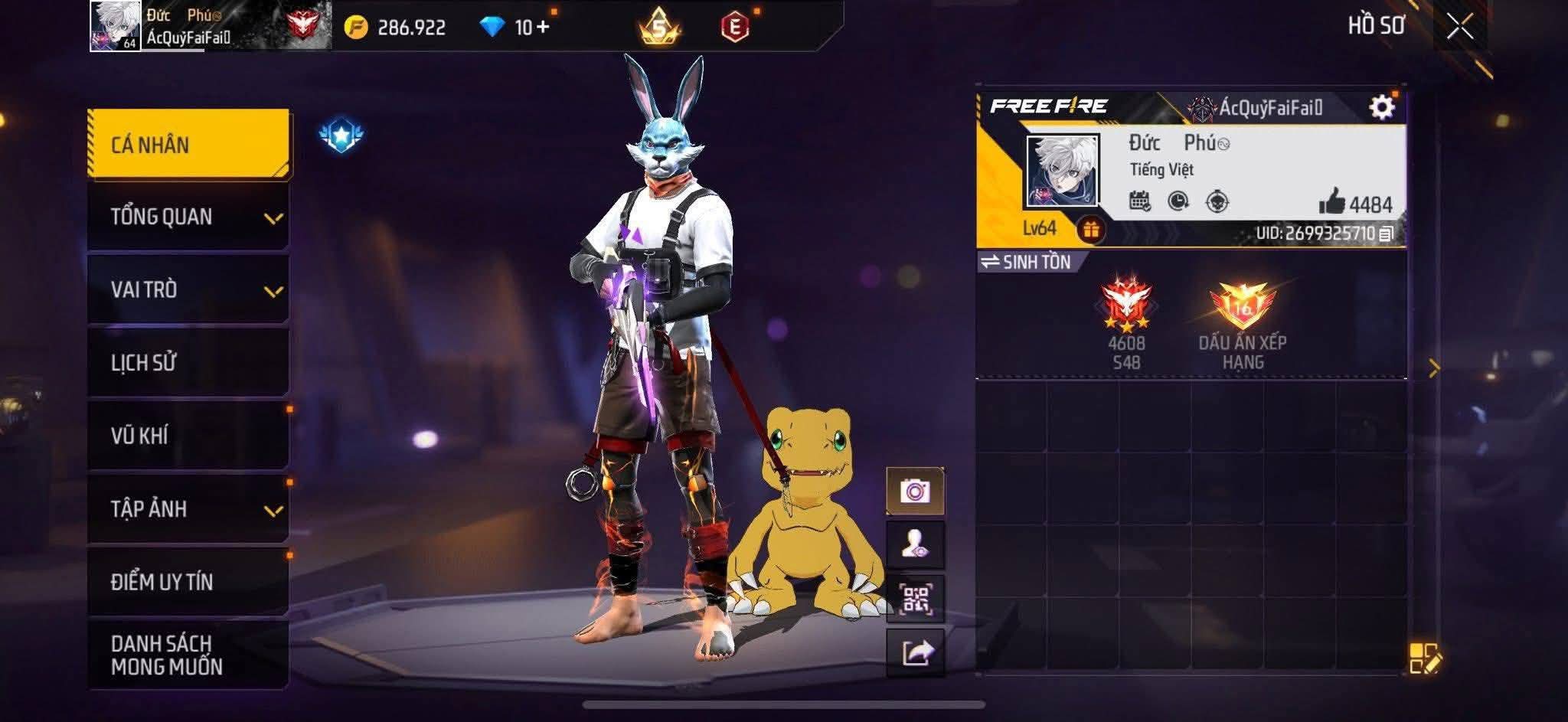Expand the Tập Ảnh menu
Viewport: 1568px width, 722px height.
tap(188, 508)
